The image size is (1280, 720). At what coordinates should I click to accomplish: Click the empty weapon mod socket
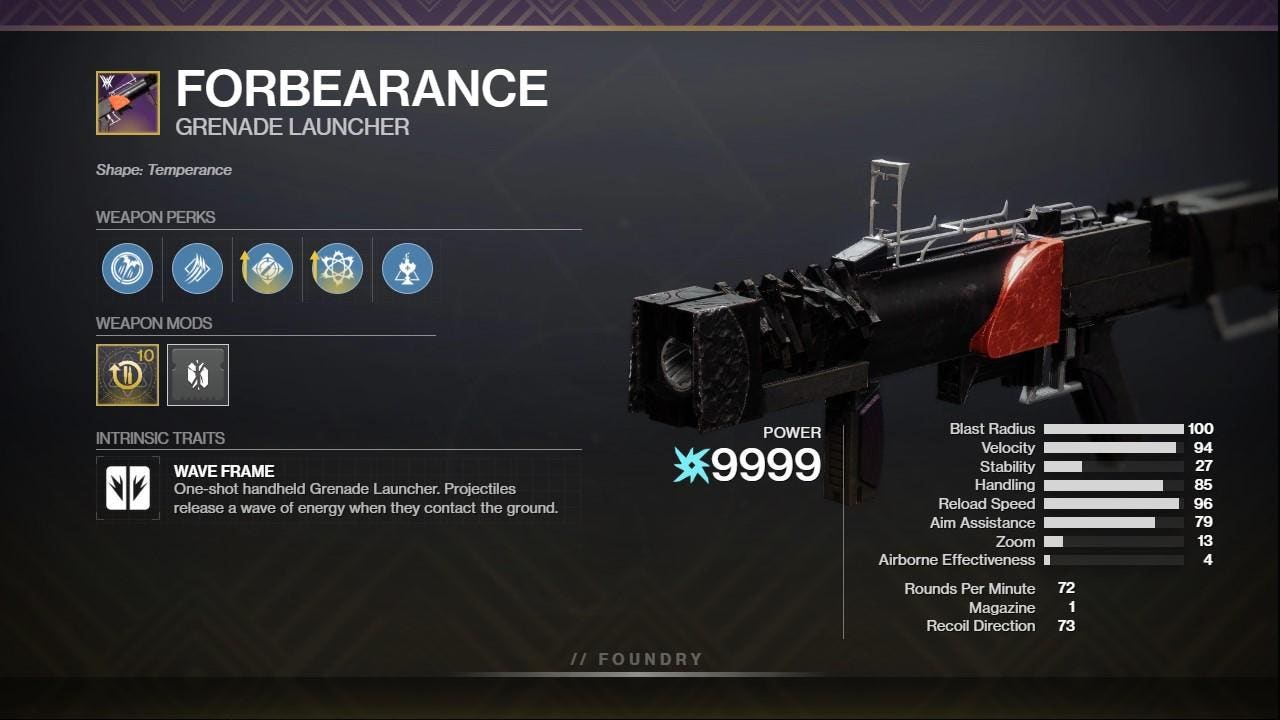[197, 374]
